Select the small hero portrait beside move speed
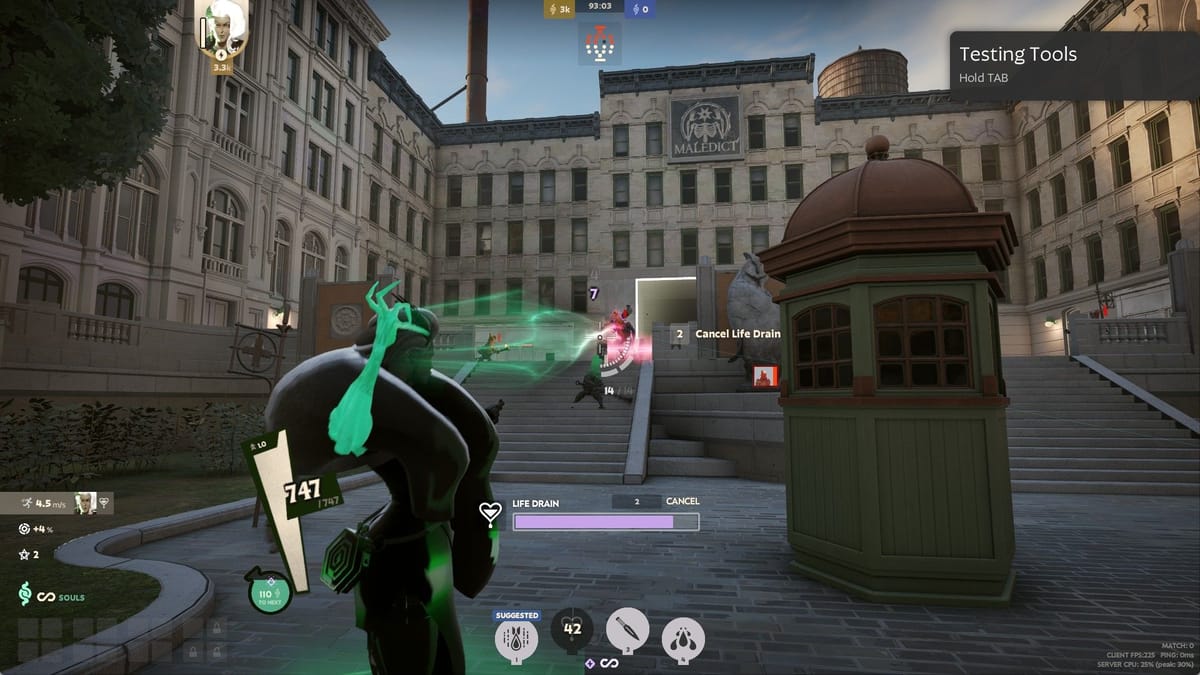 86,503
